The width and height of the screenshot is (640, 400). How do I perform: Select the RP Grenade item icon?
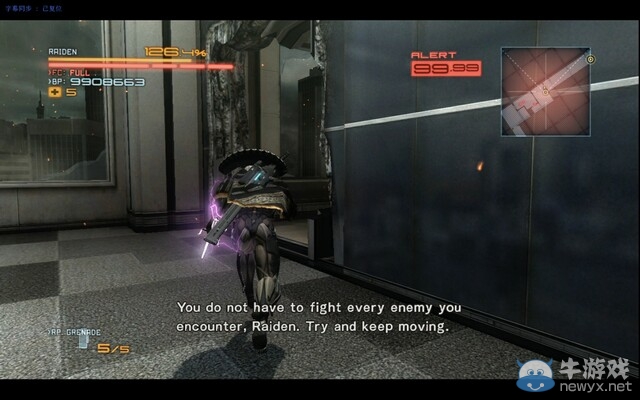pyautogui.click(x=83, y=342)
